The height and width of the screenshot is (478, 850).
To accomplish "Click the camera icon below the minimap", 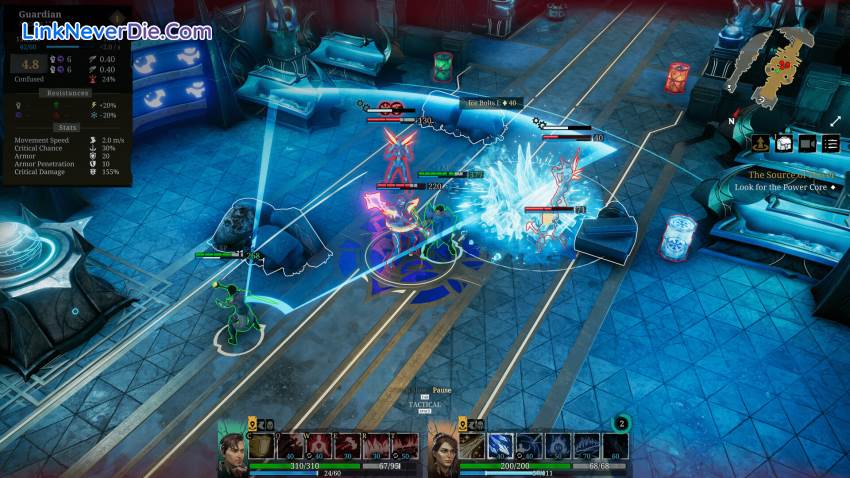I will [807, 144].
